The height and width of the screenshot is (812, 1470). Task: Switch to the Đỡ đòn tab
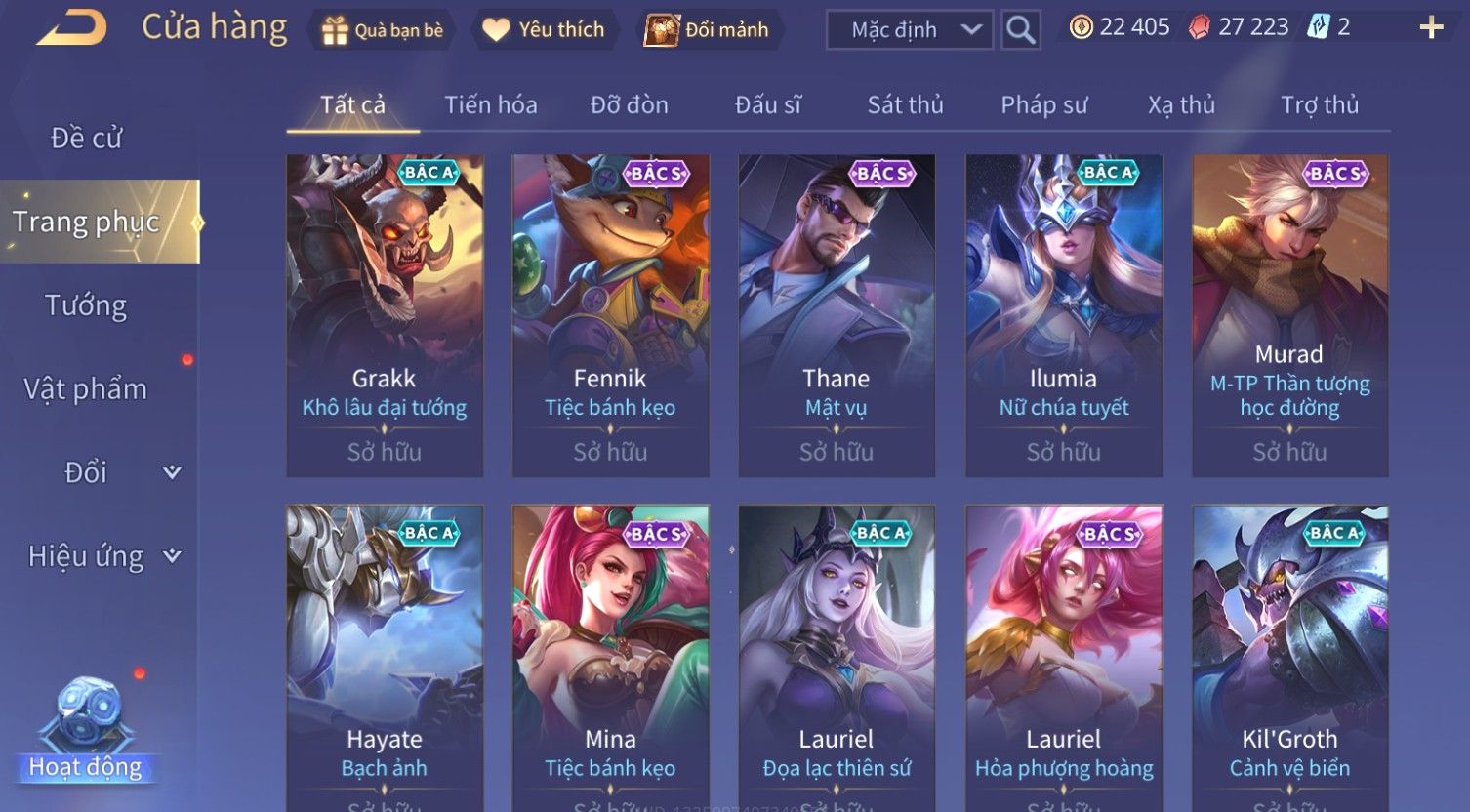(629, 105)
